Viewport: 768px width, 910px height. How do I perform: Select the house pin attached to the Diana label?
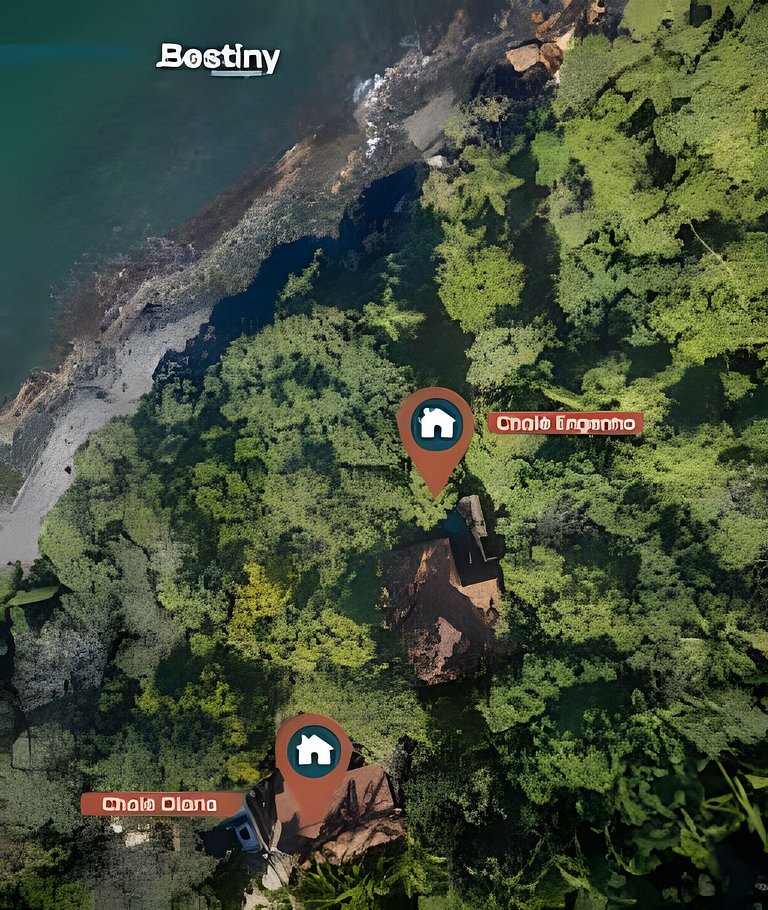pos(314,750)
